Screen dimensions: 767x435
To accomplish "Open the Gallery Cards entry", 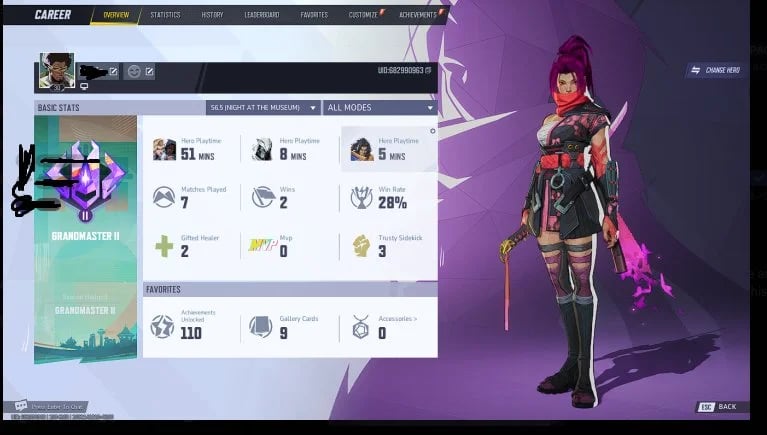I will click(288, 326).
